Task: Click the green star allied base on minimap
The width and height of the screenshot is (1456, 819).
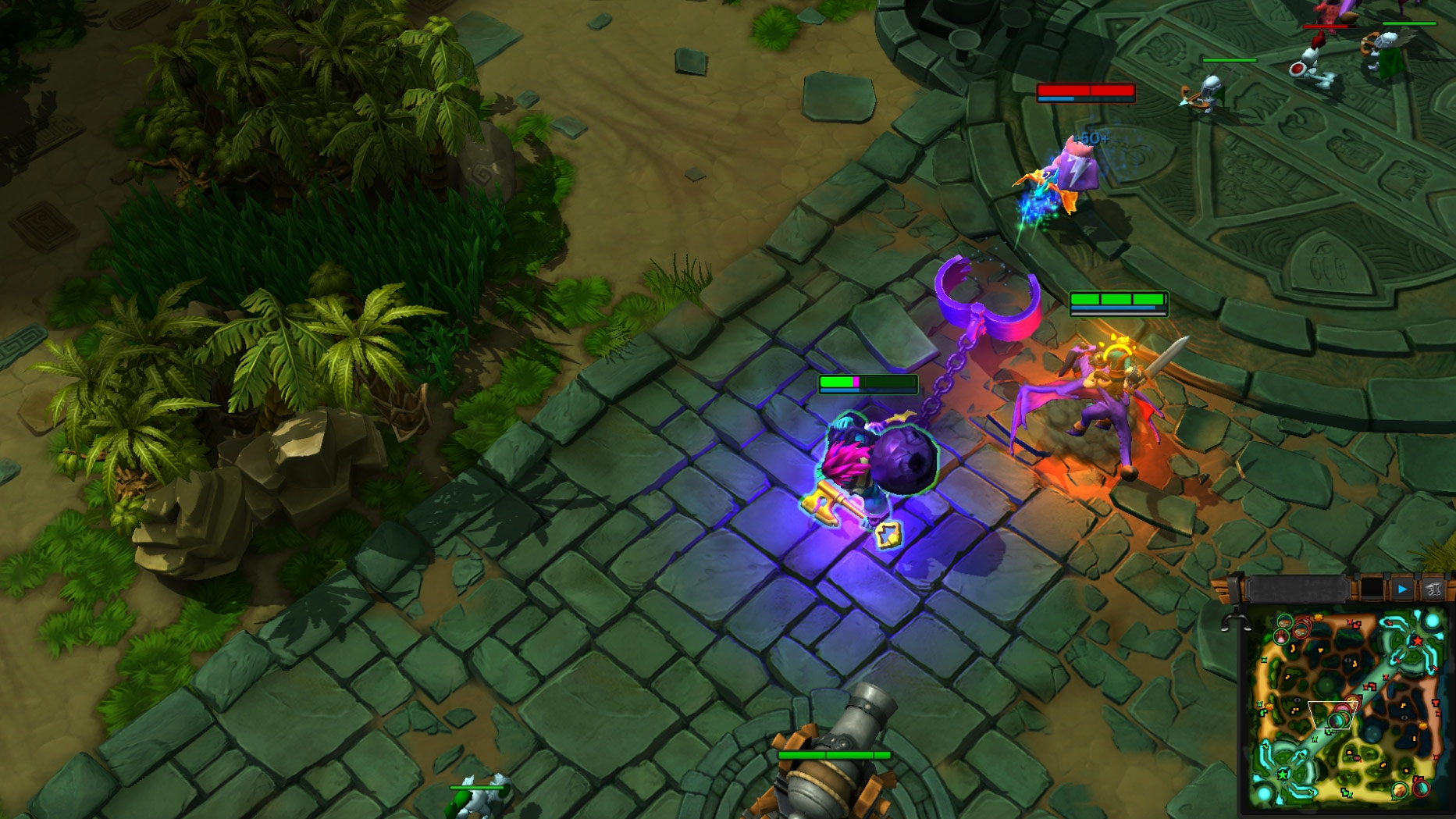Action: tap(1283, 775)
